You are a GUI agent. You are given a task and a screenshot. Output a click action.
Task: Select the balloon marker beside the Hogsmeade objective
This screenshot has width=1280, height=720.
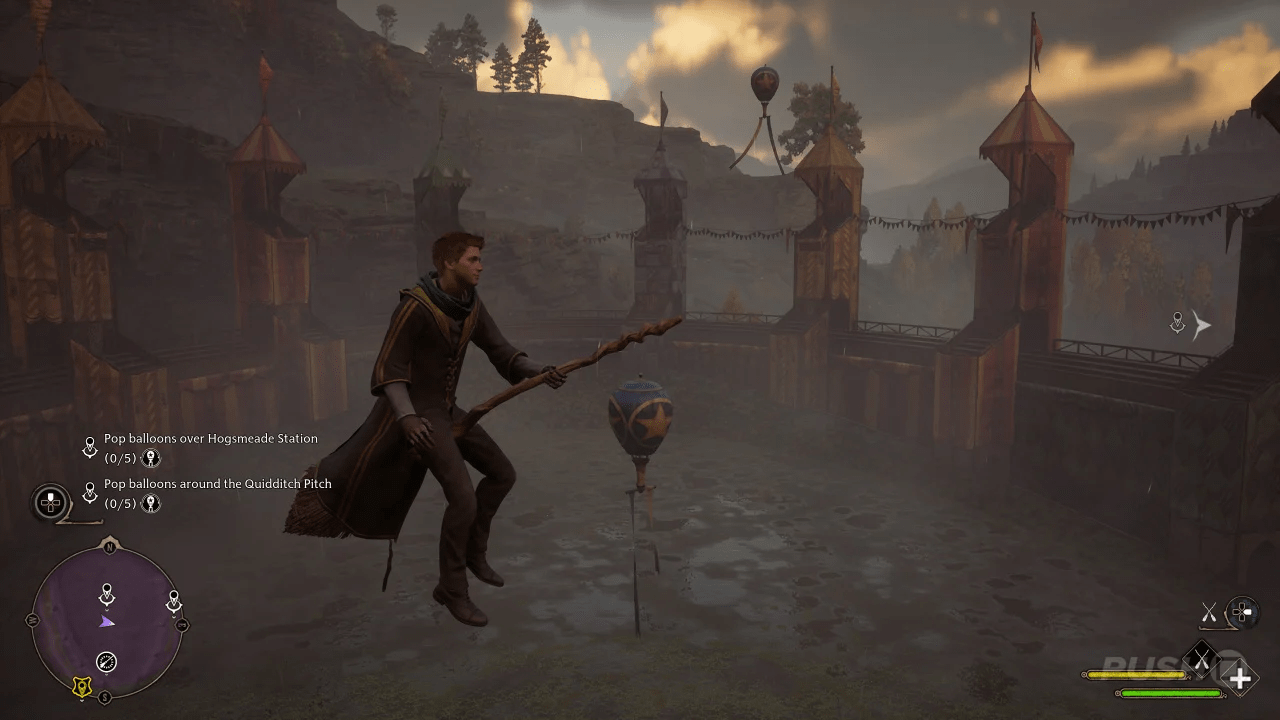coord(90,446)
